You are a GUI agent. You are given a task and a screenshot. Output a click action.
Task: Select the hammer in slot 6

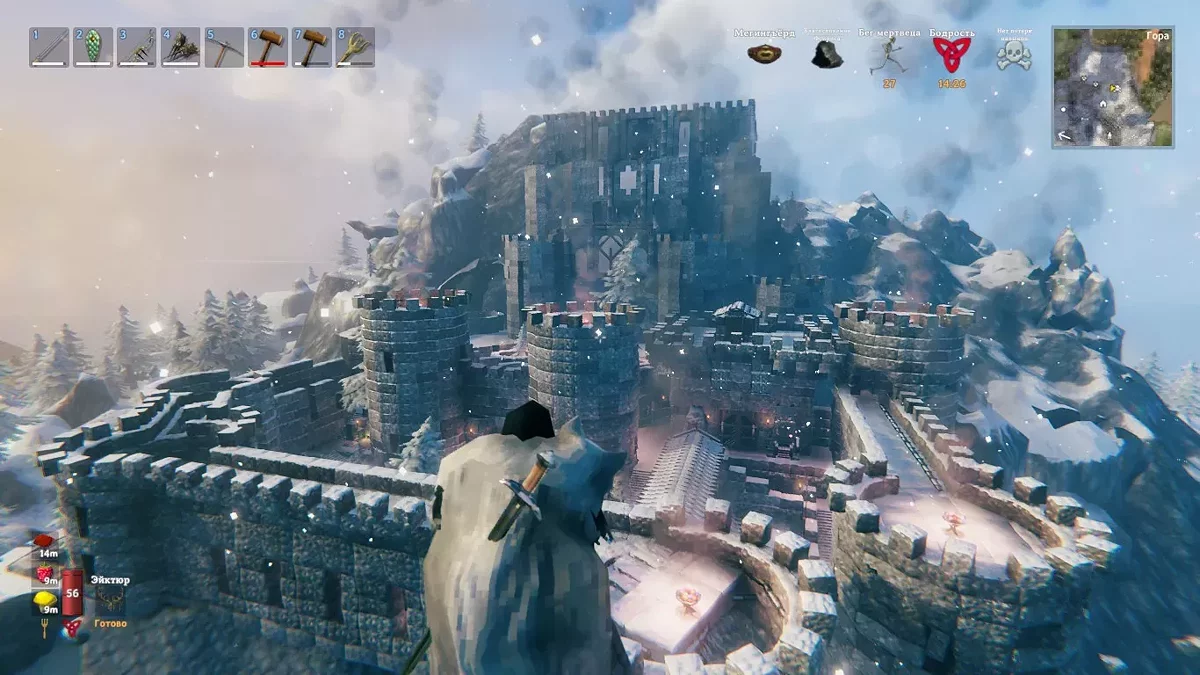[268, 47]
